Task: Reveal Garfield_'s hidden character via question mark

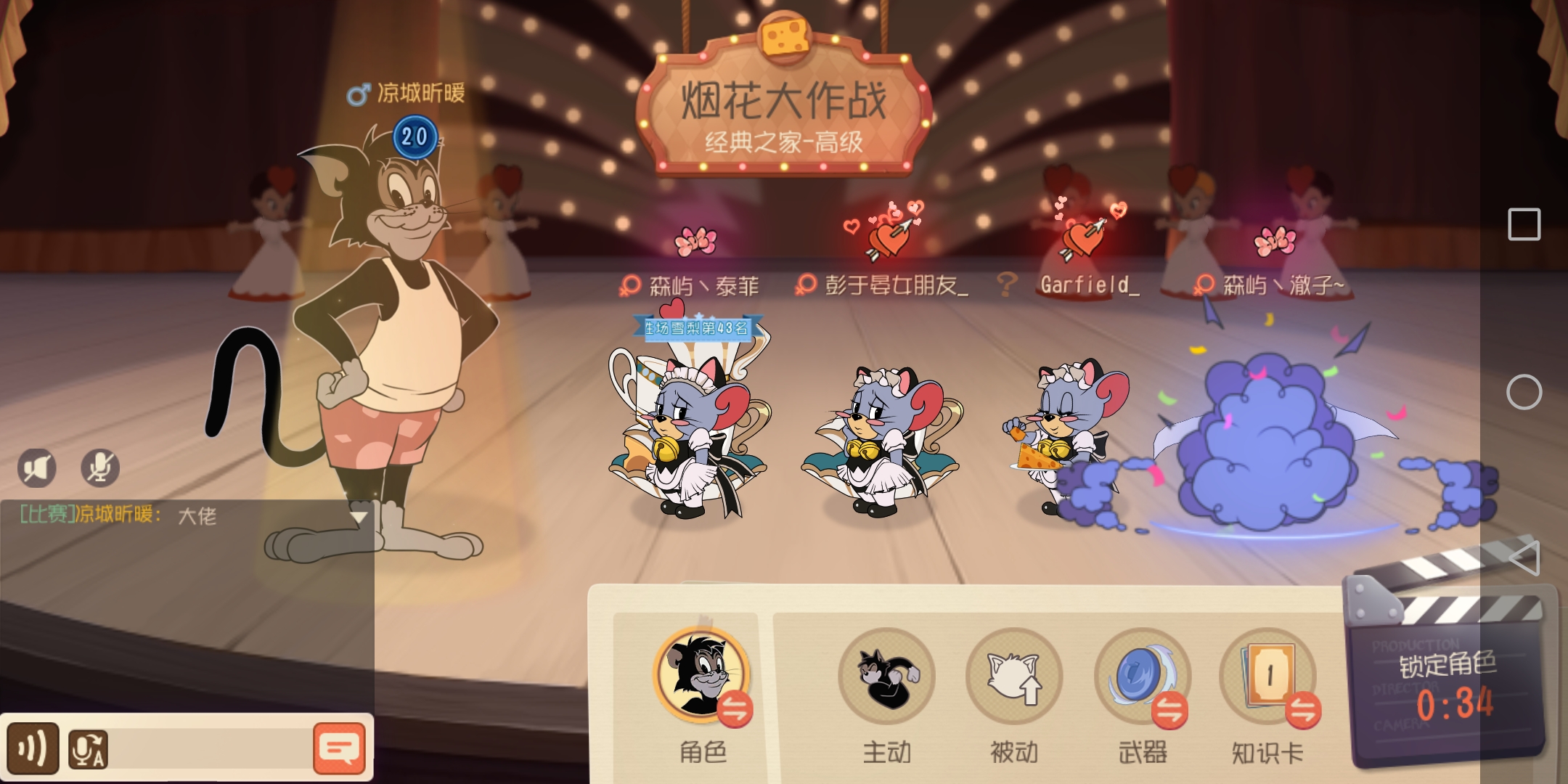Action: coord(1008,285)
